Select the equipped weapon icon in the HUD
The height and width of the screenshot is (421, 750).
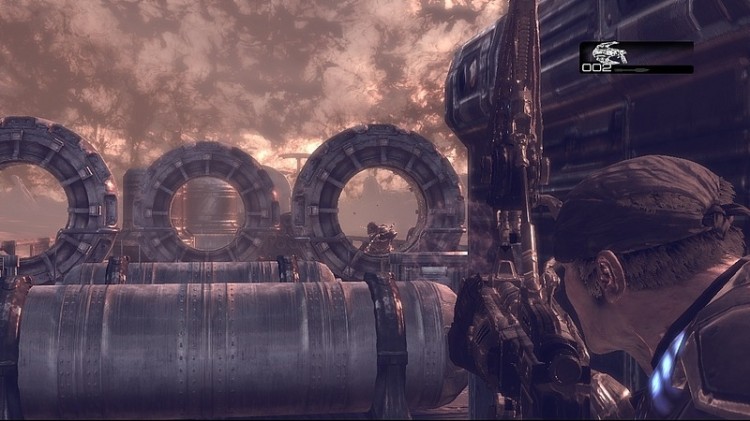[611, 53]
